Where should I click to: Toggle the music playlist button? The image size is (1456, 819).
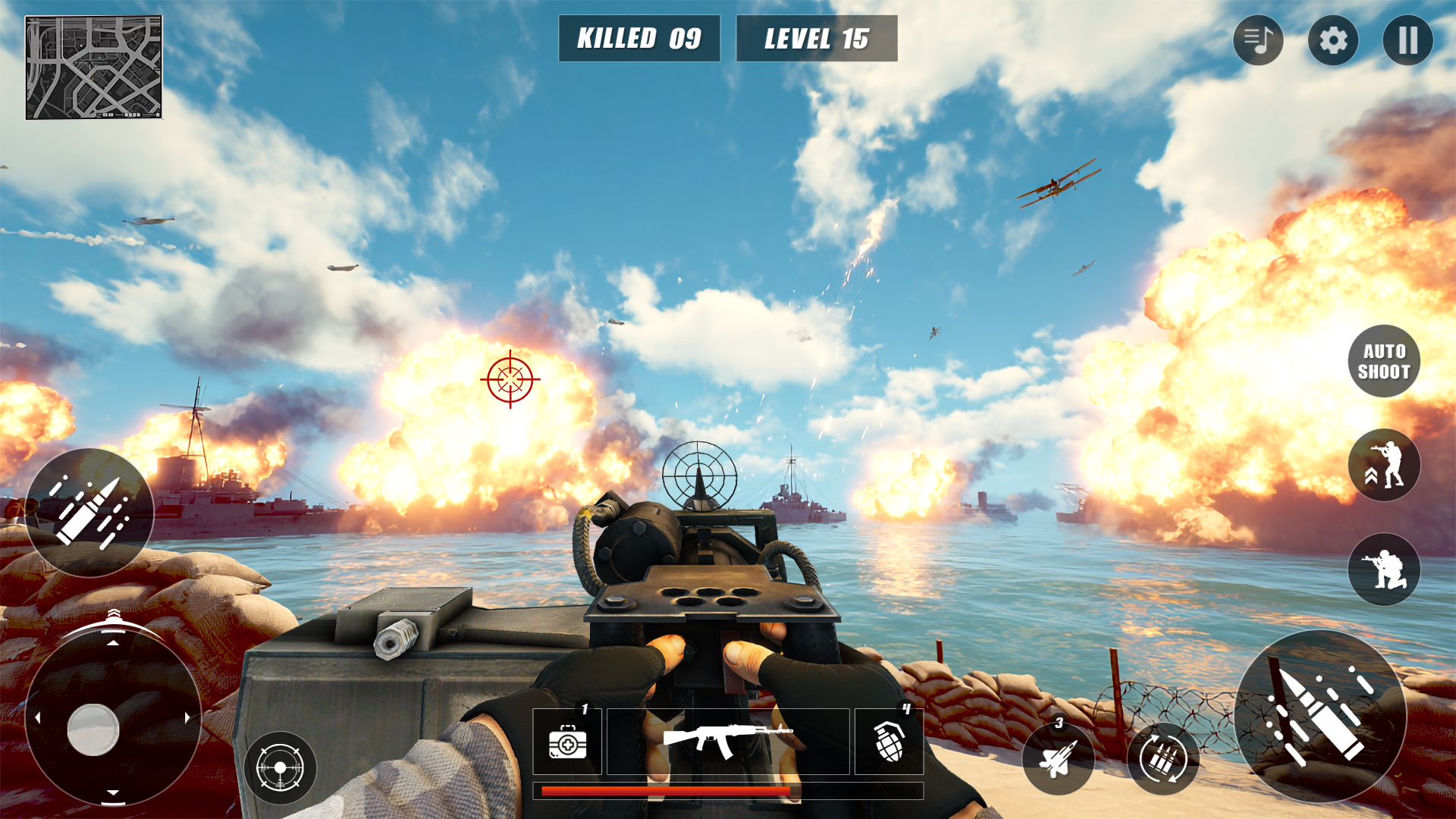click(1258, 40)
